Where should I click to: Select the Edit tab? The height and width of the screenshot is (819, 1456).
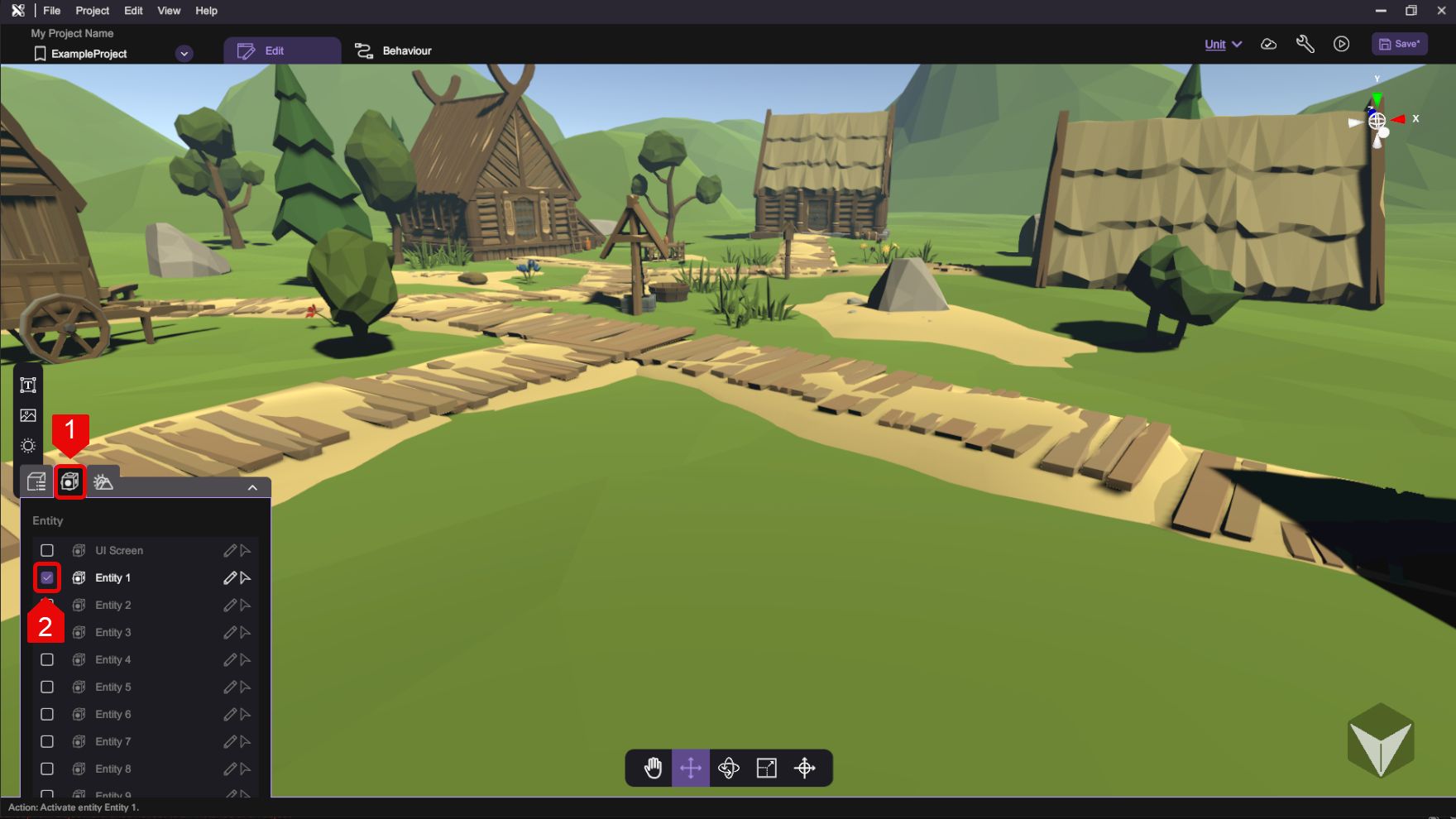pos(282,50)
